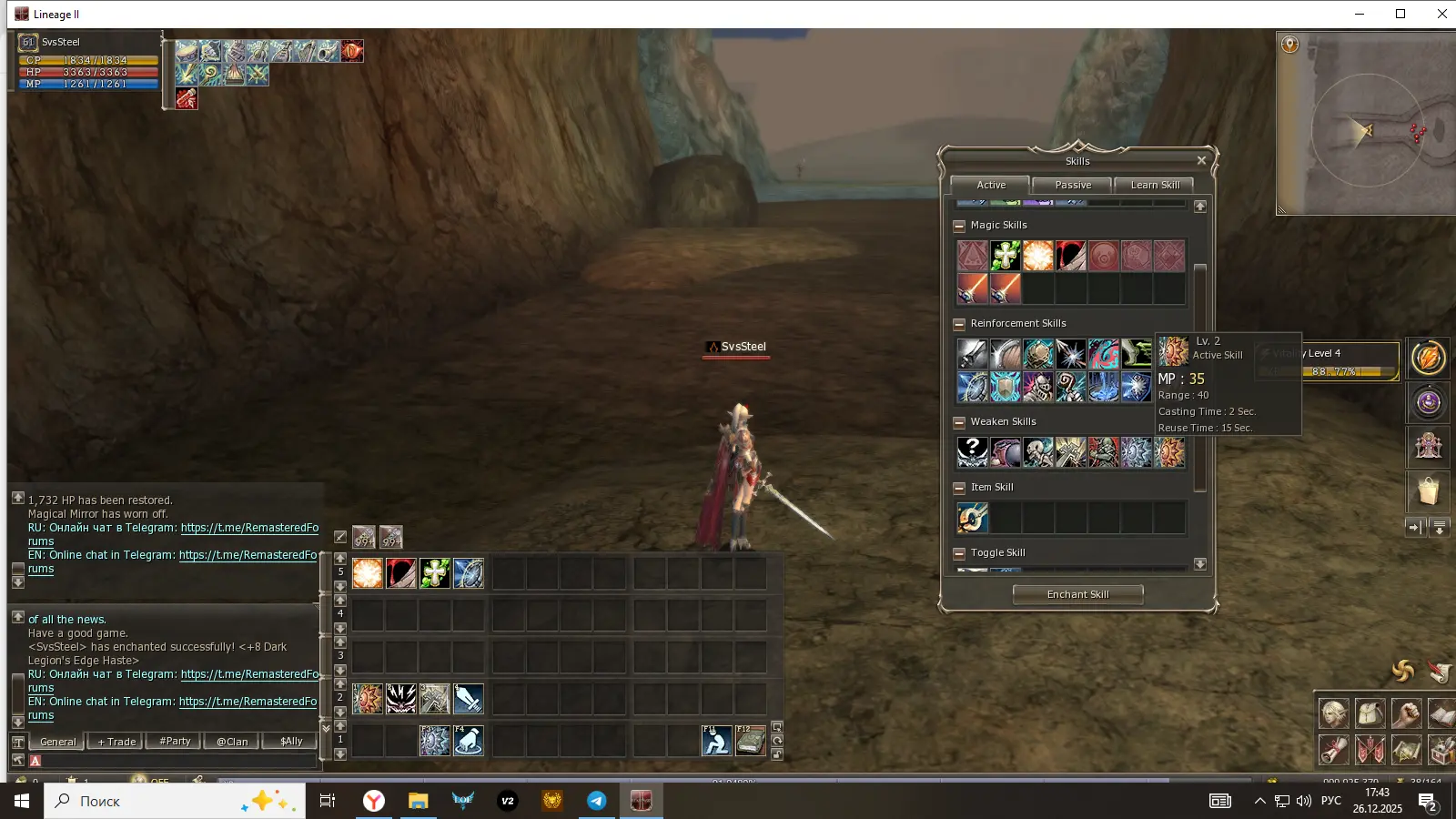
Task: Open the Learn Skill tab
Action: (1155, 185)
